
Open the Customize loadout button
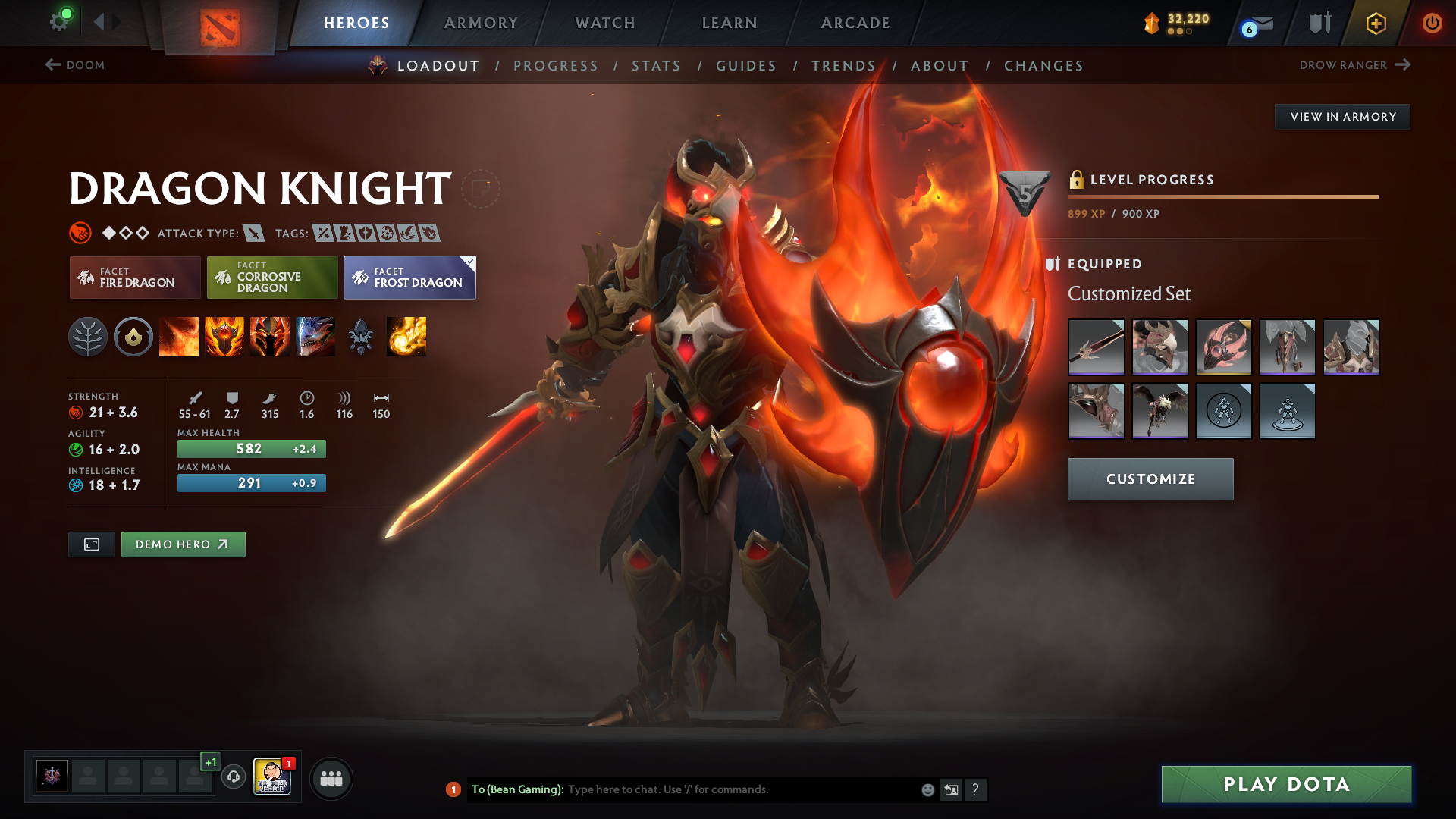tap(1150, 479)
